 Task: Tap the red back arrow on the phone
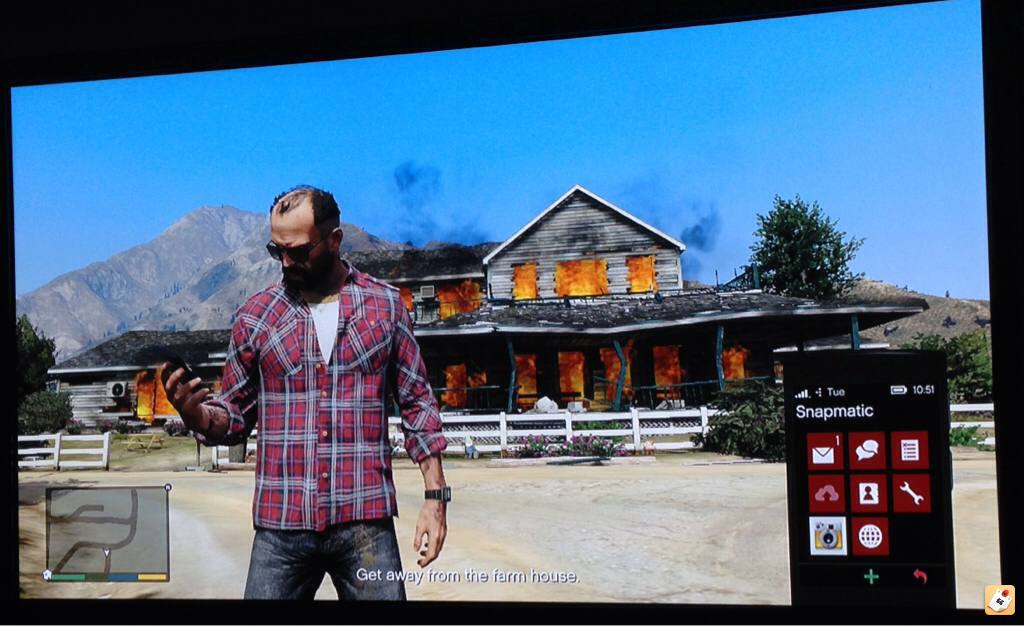point(920,577)
